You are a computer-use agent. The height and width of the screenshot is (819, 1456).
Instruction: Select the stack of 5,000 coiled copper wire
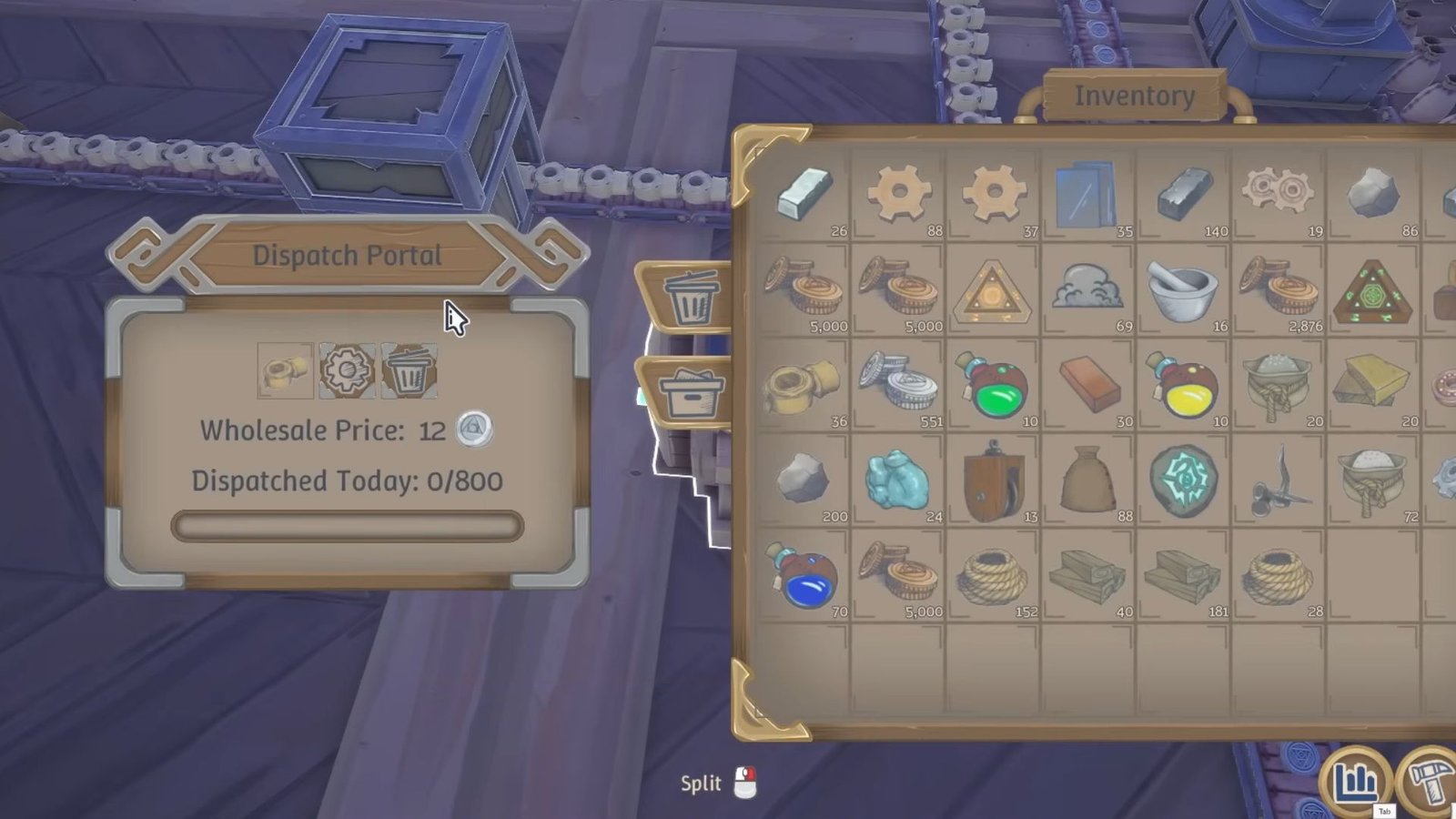(805, 289)
